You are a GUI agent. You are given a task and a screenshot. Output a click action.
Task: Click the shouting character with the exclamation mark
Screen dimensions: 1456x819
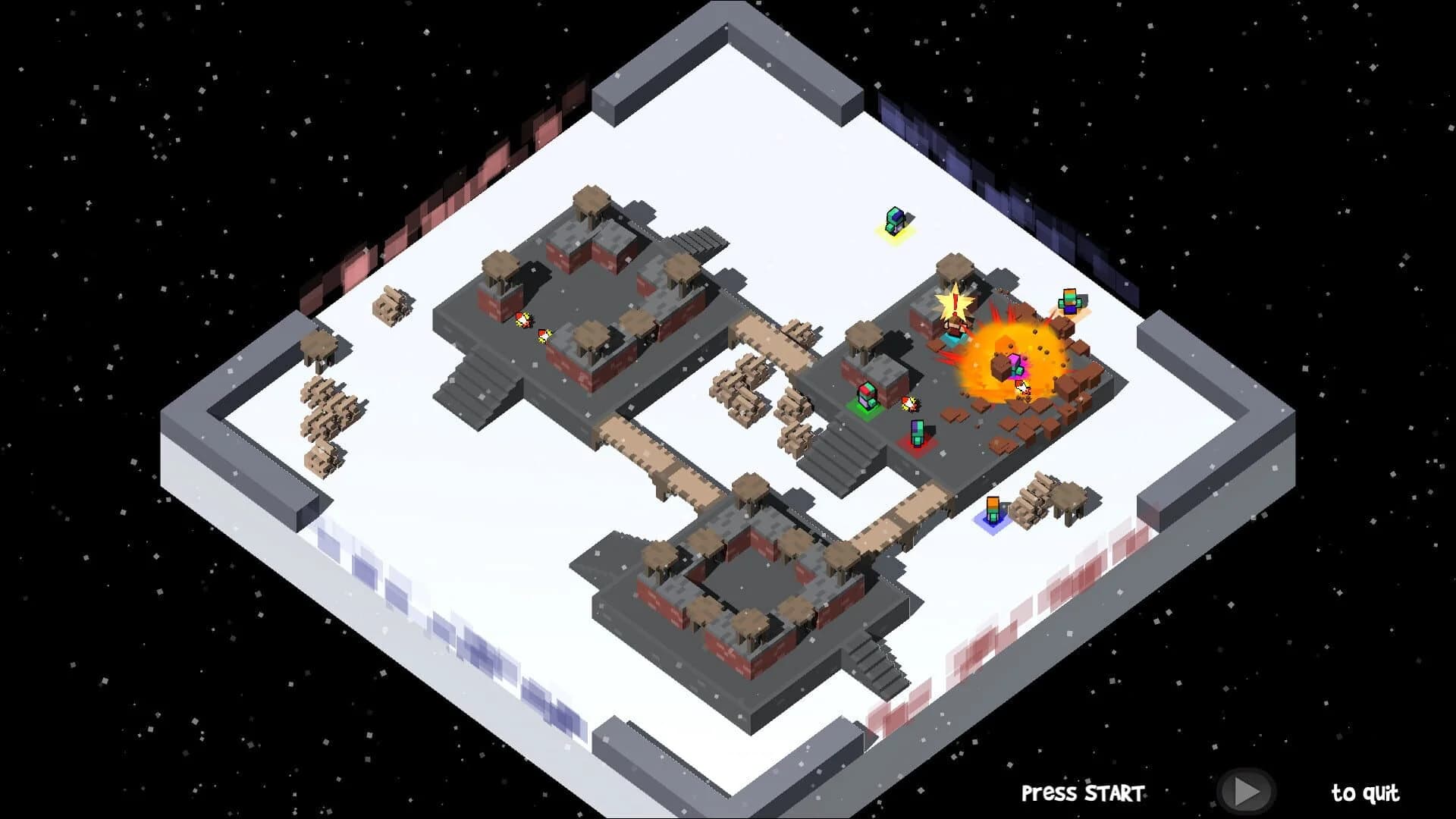(x=955, y=331)
